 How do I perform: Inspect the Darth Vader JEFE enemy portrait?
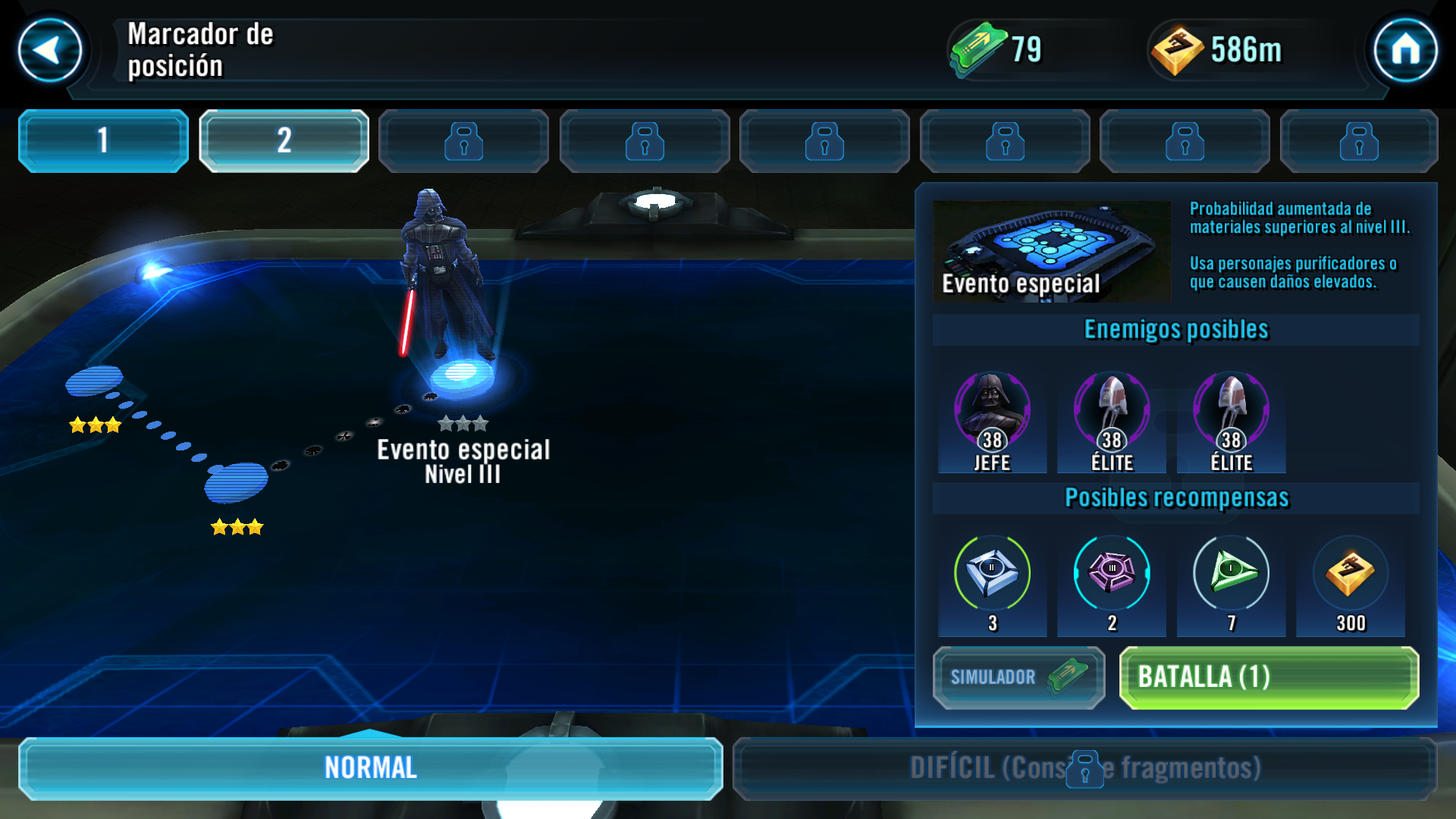[992, 412]
